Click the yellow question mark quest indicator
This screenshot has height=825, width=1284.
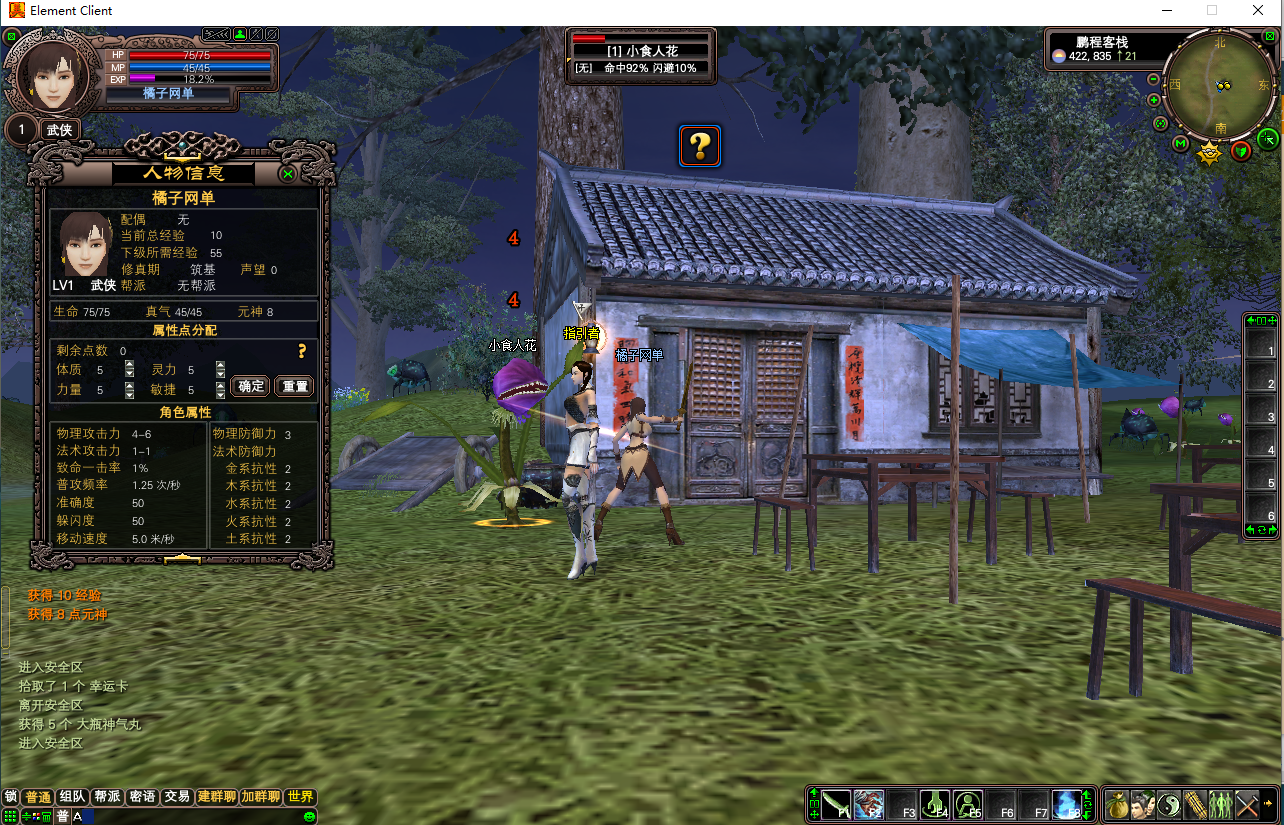point(699,146)
